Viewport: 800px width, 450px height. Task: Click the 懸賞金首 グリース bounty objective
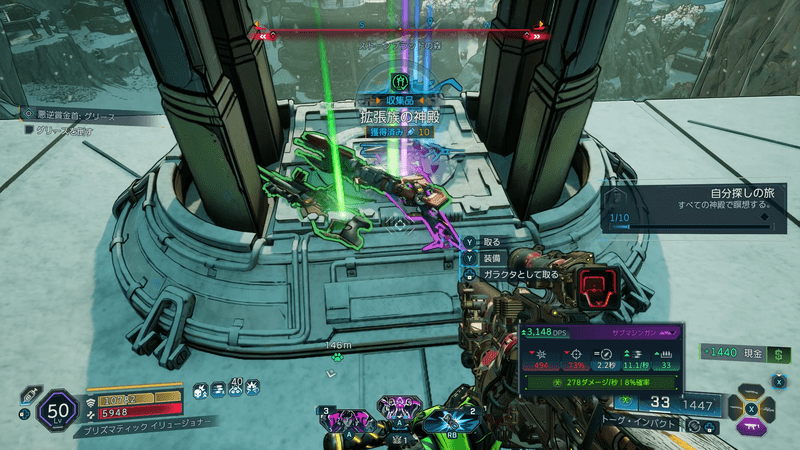tap(75, 114)
